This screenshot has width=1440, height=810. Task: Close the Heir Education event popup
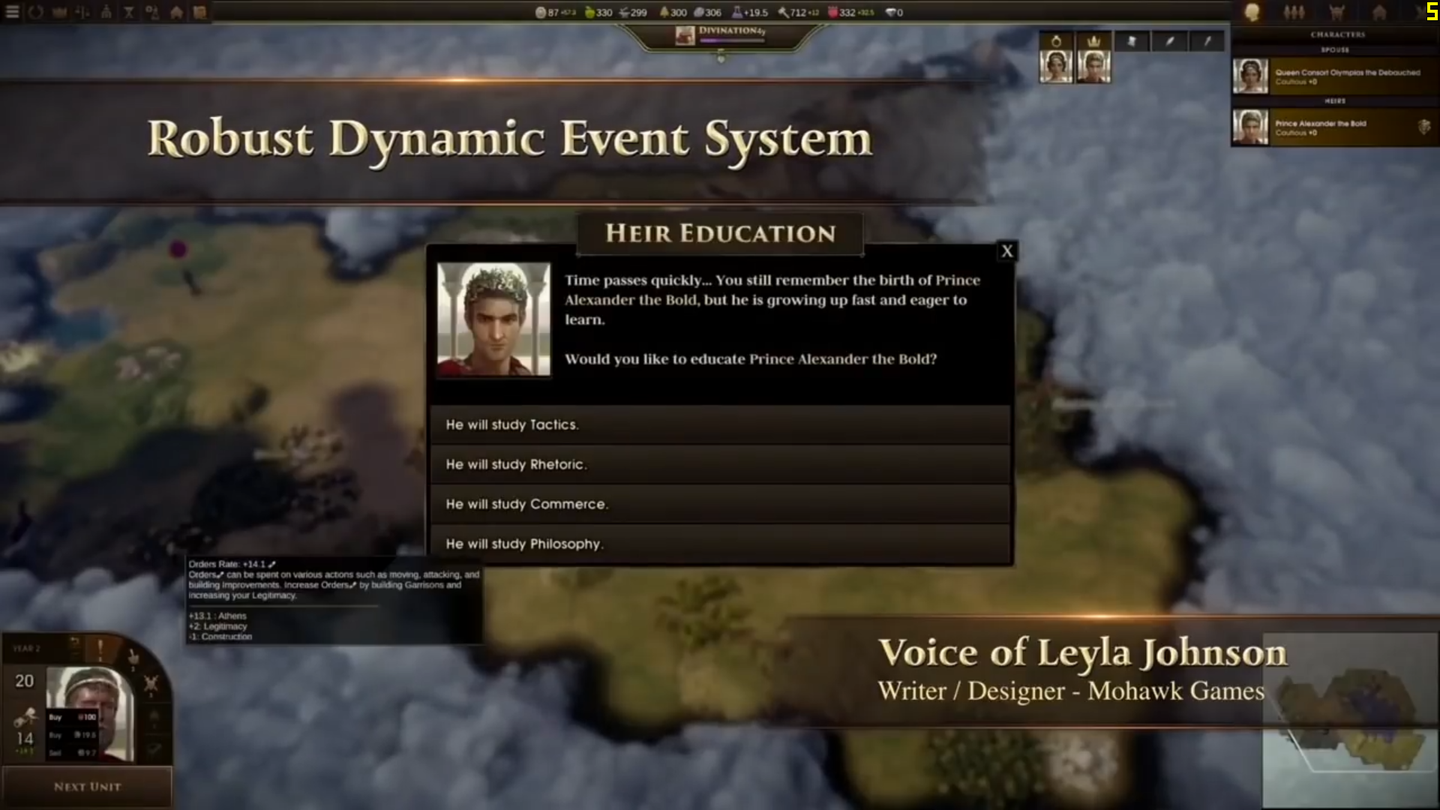coord(1007,251)
